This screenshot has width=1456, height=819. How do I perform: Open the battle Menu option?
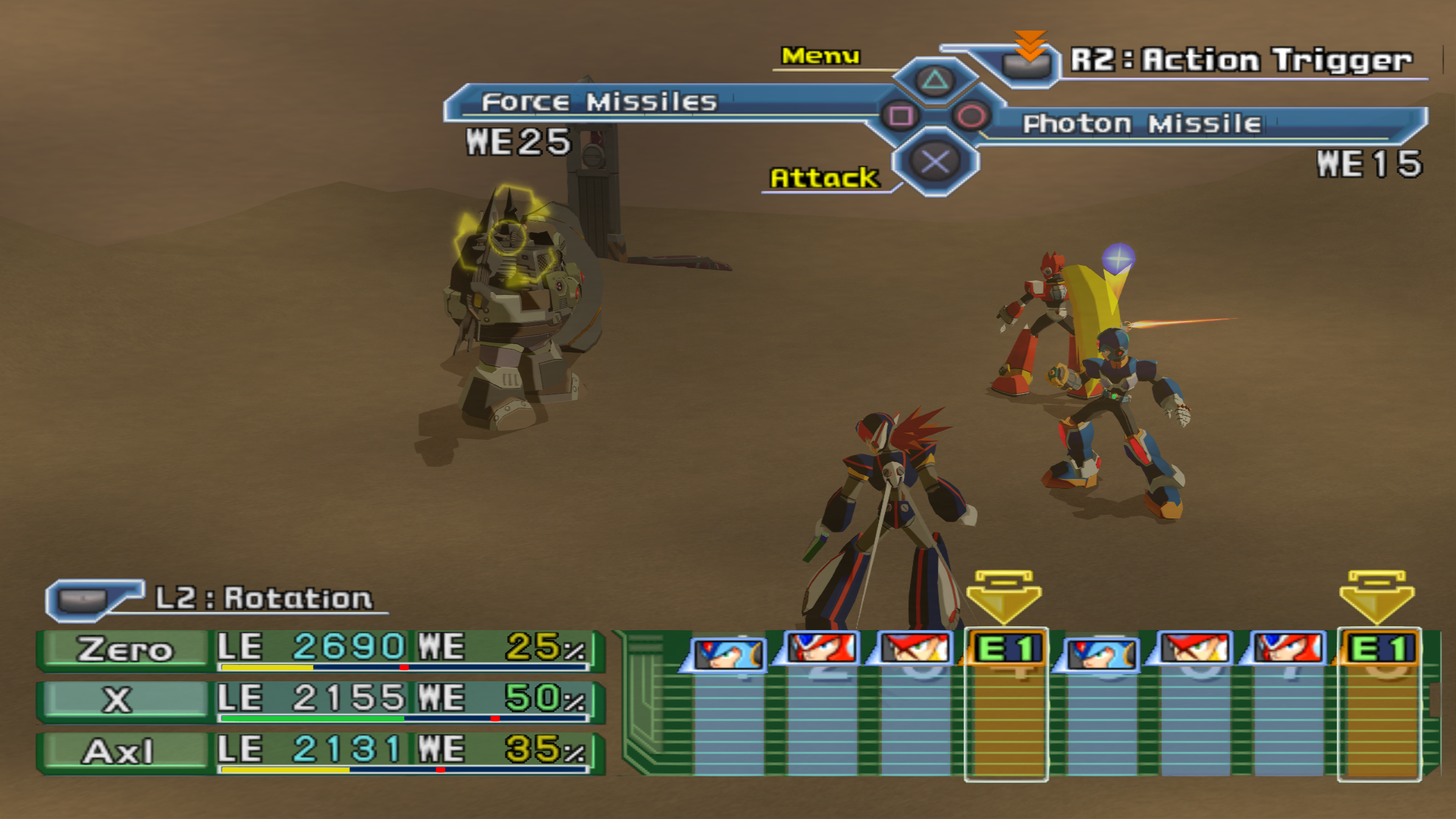(x=820, y=56)
